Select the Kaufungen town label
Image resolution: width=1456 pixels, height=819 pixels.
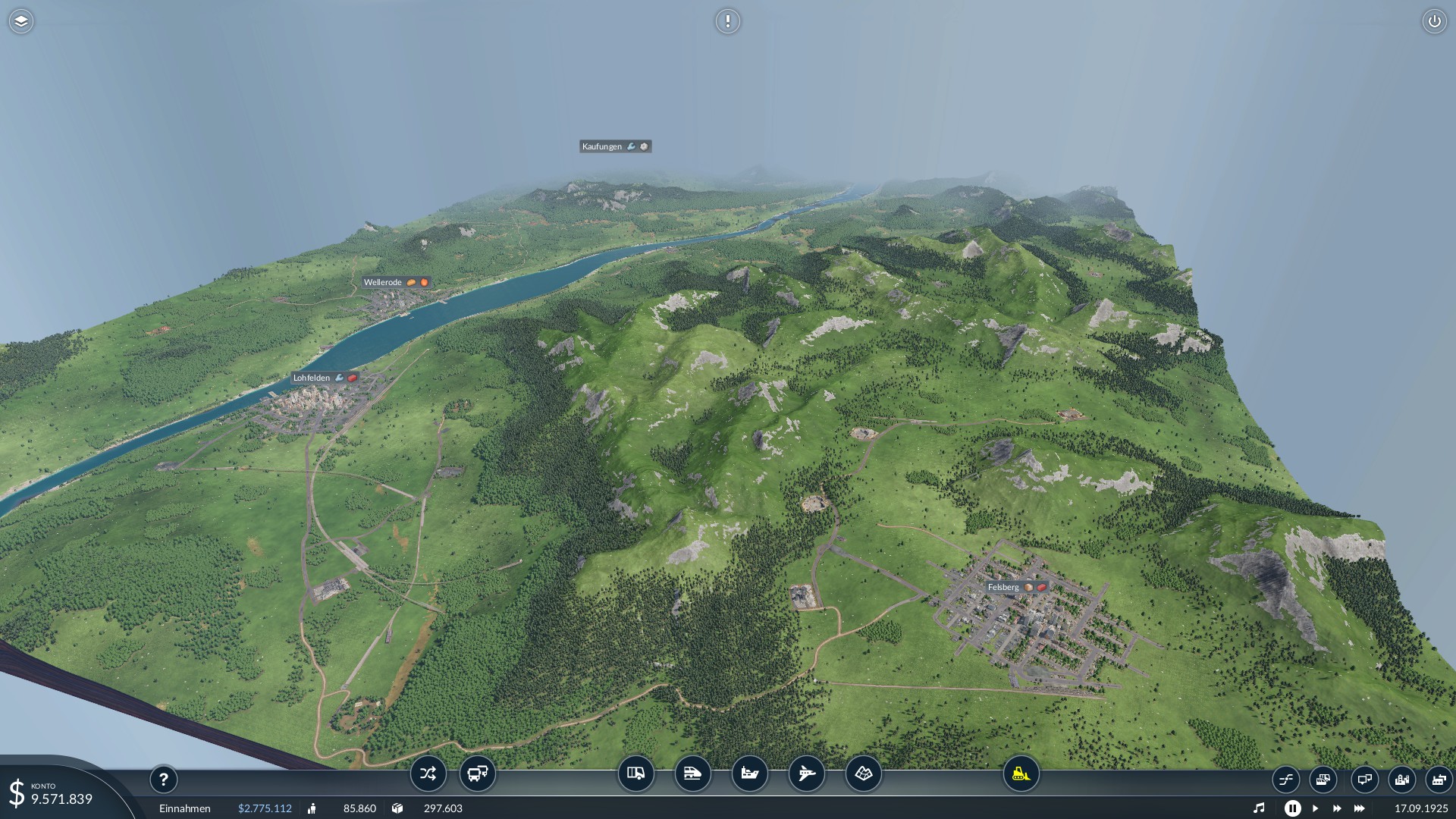[602, 146]
